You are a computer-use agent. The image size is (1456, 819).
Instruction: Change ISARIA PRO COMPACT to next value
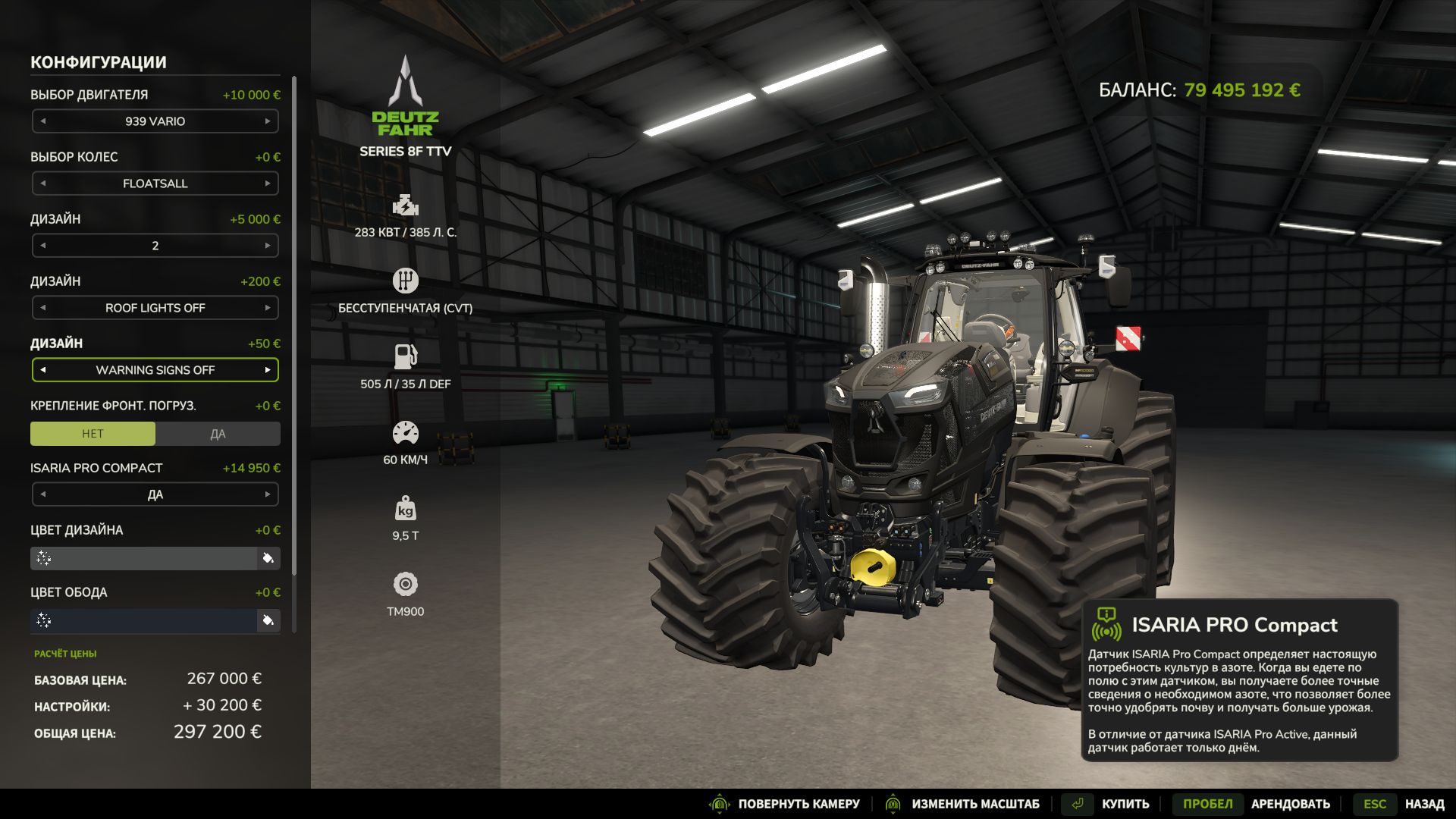267,494
